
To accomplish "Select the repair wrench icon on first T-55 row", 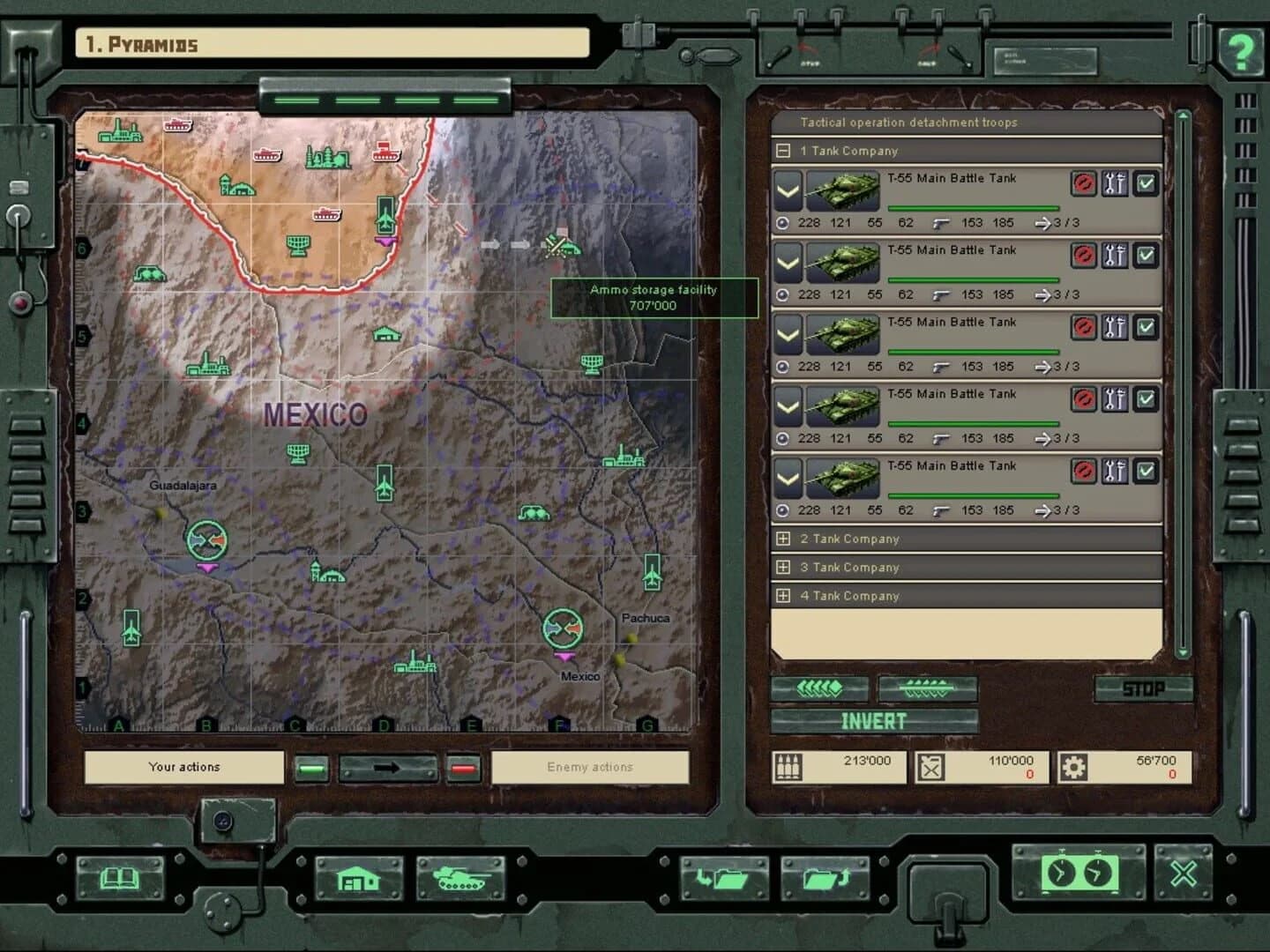I will tap(1114, 184).
